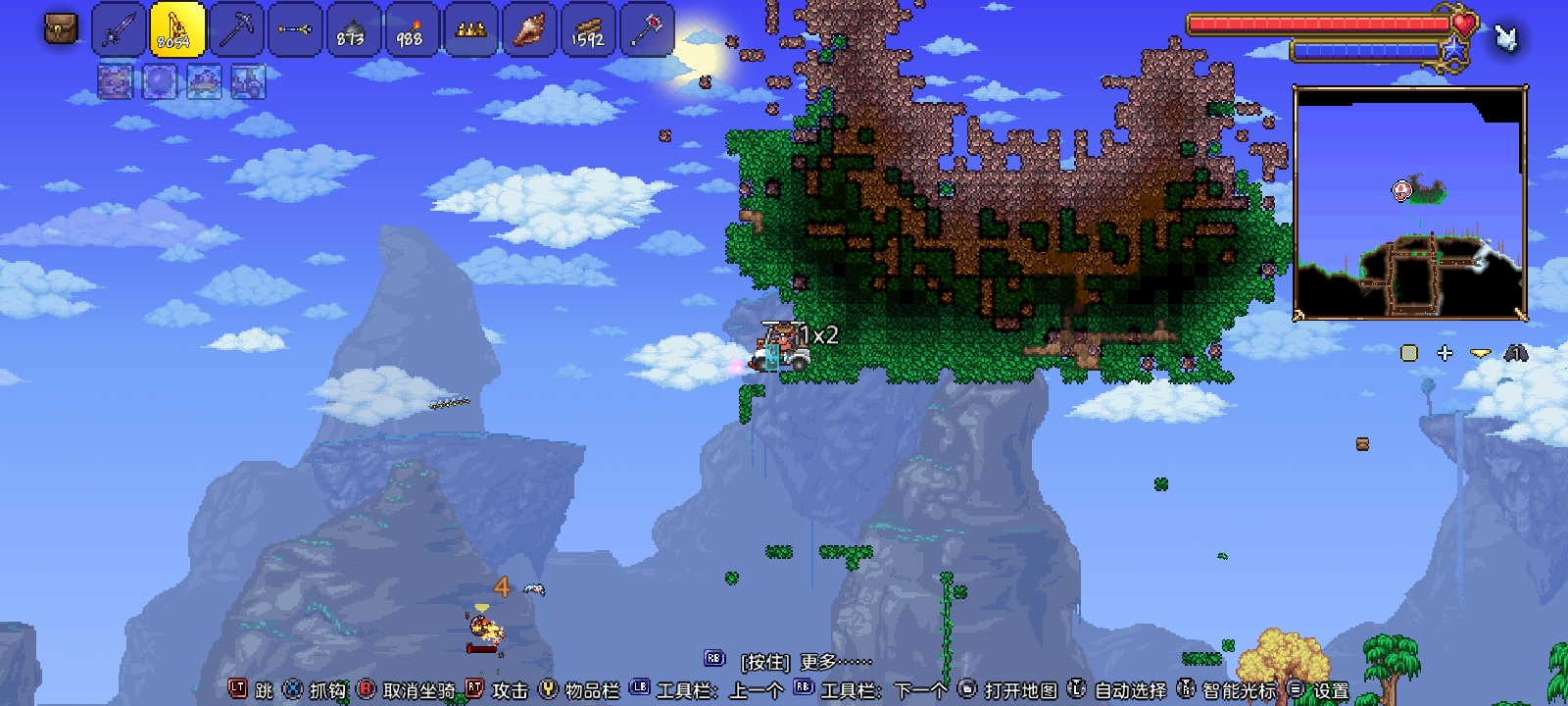
Task: Pick the torch stack of 988
Action: (x=411, y=29)
